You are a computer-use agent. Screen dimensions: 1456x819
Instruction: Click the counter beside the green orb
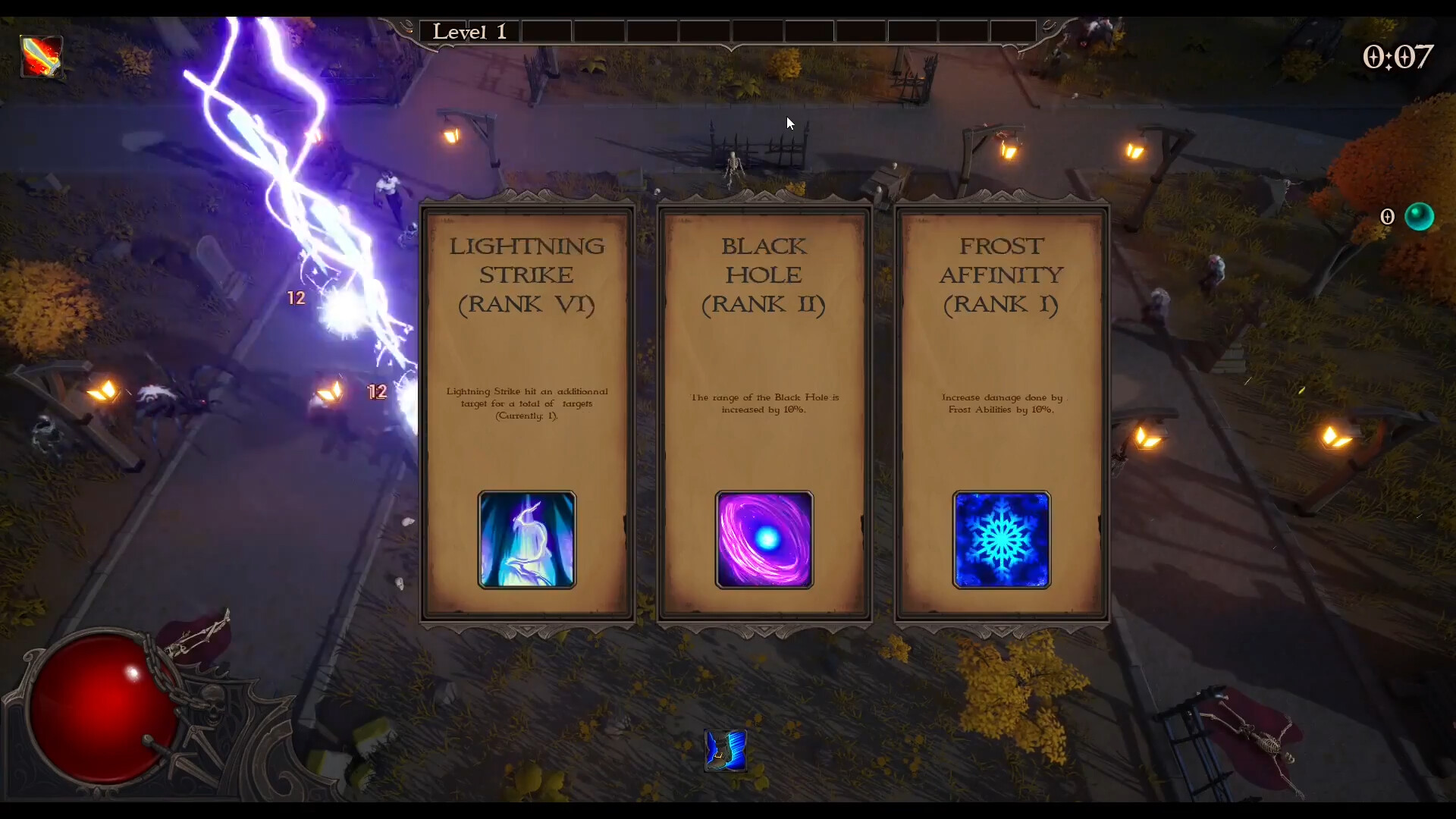pos(1389,216)
